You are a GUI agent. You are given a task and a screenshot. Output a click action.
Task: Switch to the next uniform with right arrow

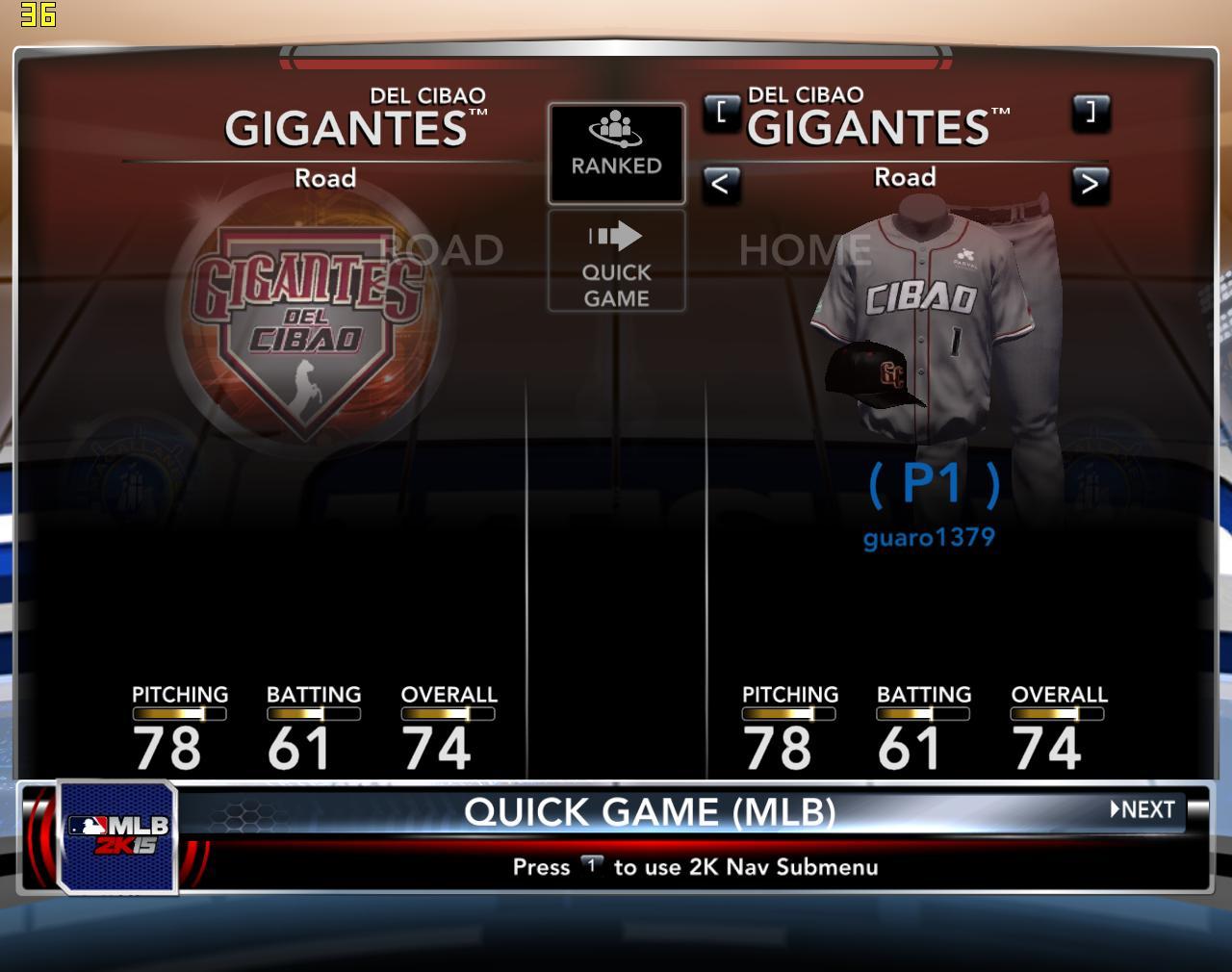coord(1090,183)
